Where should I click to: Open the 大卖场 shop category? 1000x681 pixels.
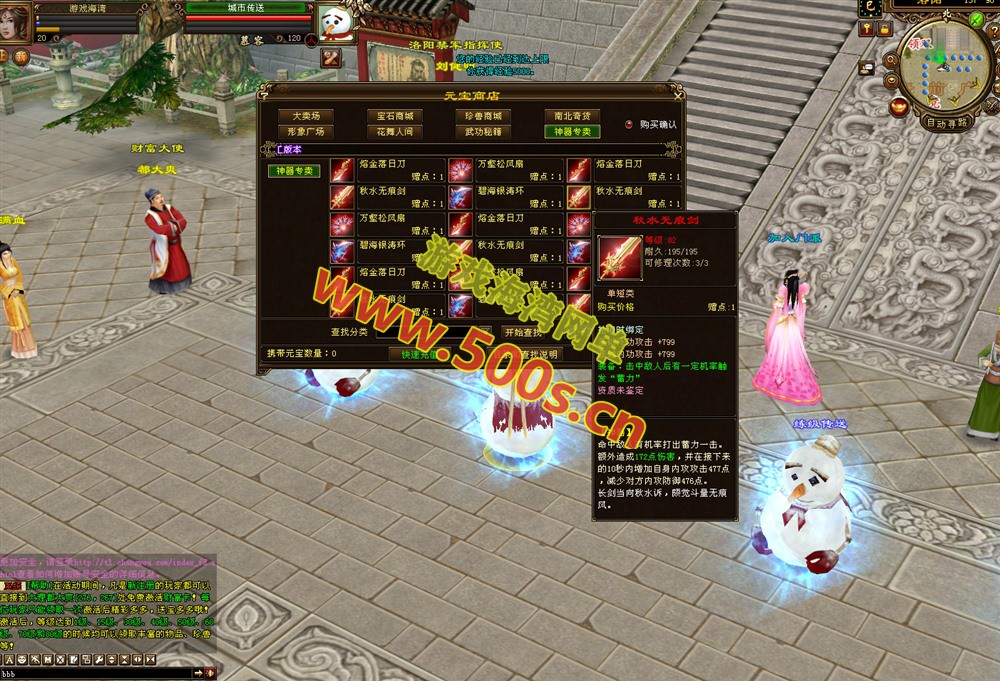tap(306, 116)
